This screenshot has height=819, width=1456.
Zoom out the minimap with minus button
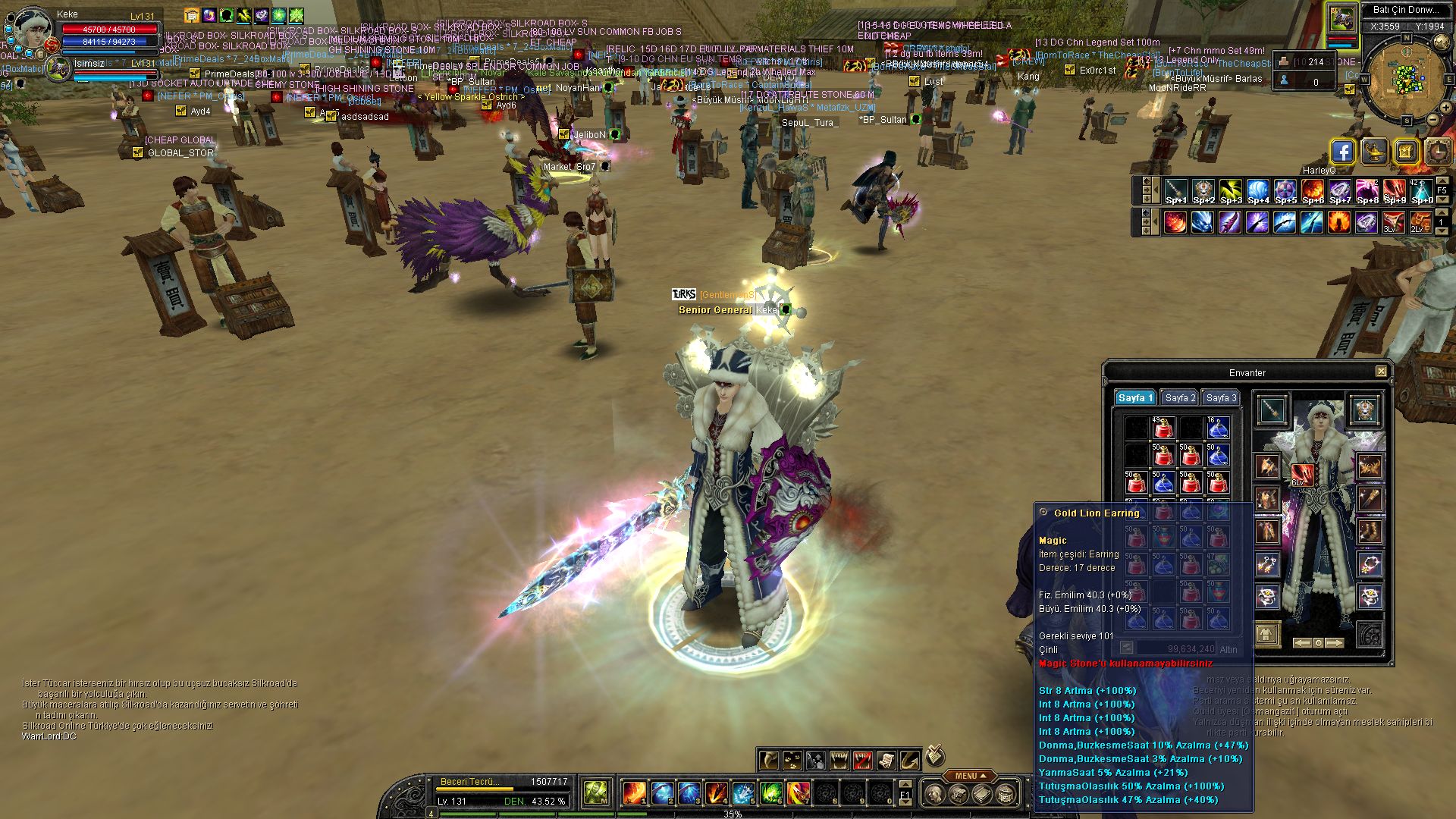coord(1432,120)
